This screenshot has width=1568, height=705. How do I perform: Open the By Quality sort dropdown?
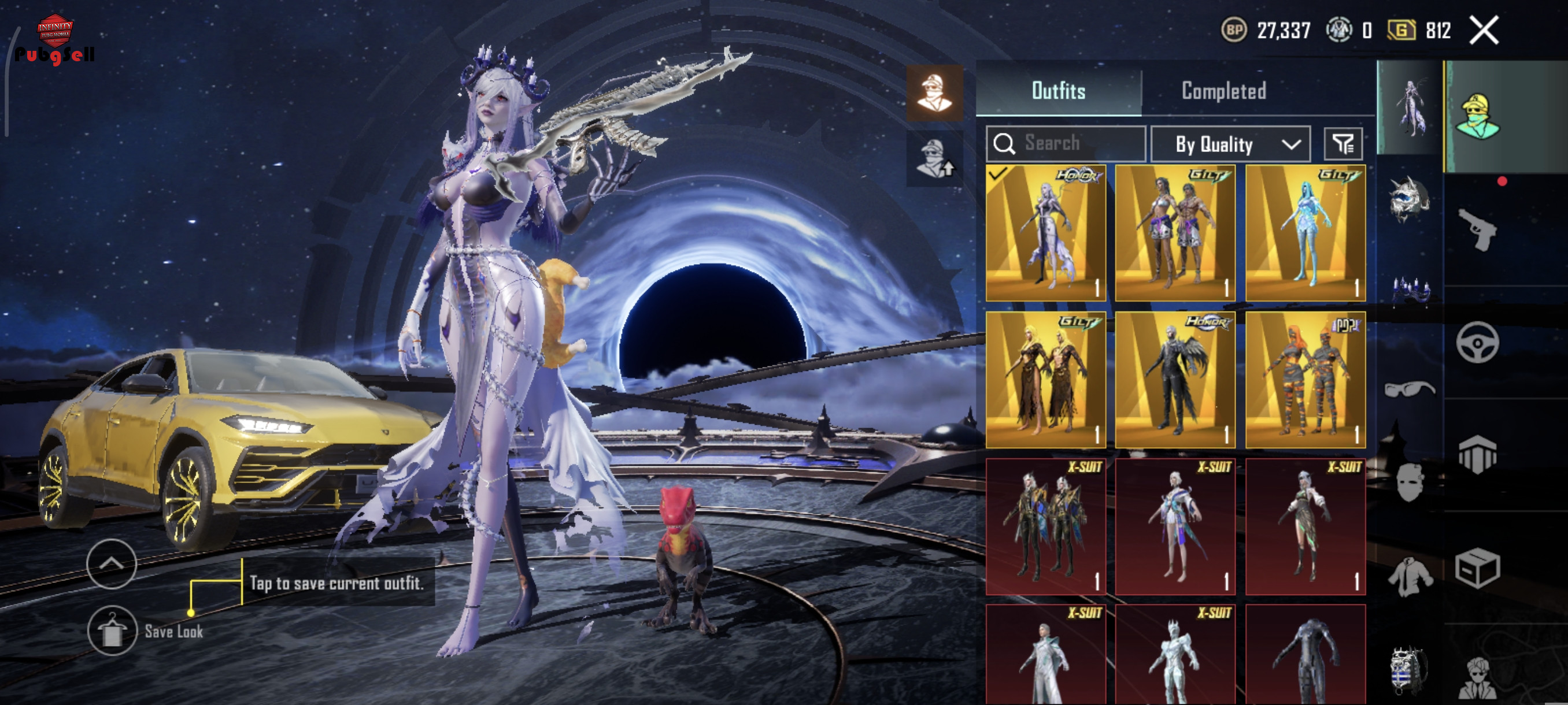pos(1230,144)
